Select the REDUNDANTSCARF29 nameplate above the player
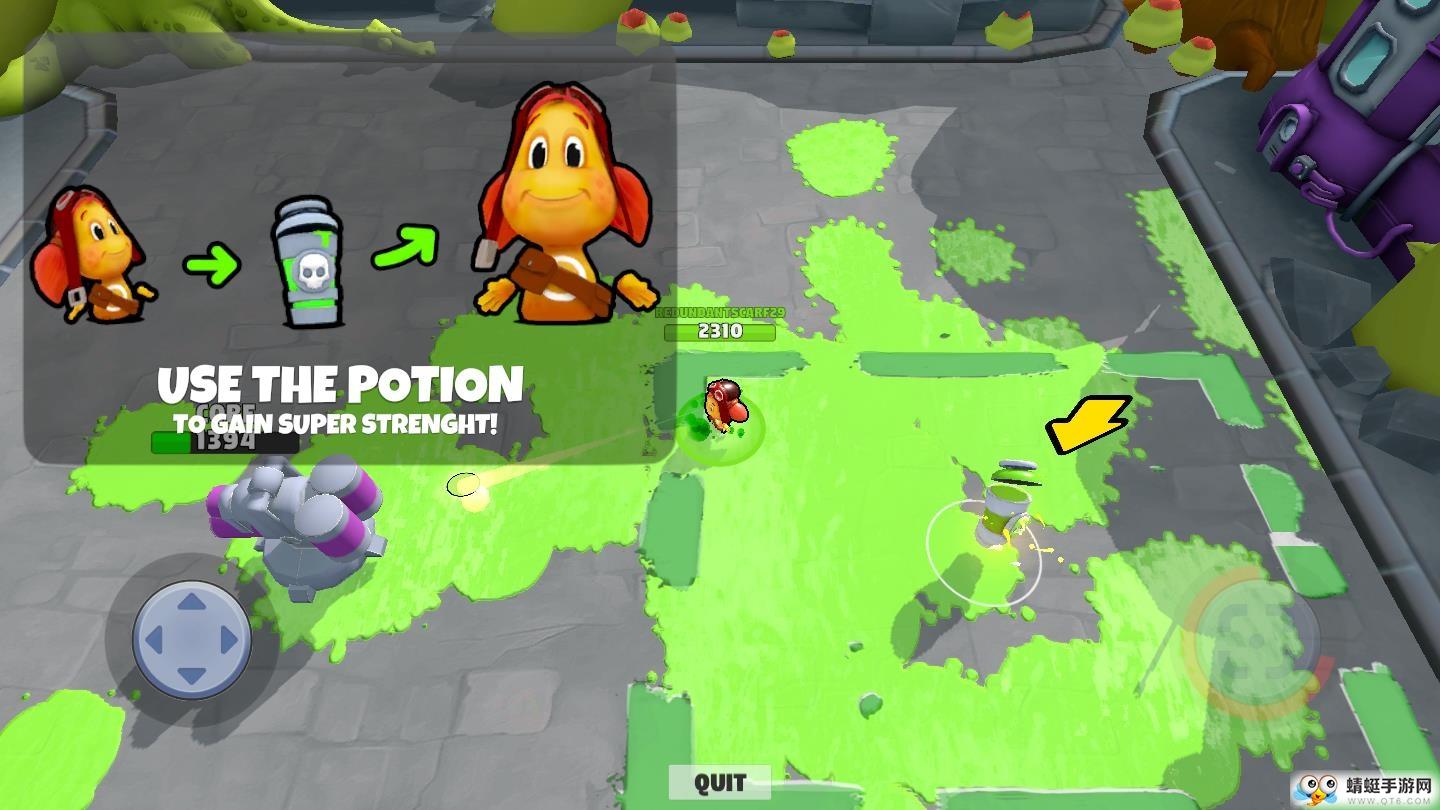1440x810 pixels. (721, 314)
